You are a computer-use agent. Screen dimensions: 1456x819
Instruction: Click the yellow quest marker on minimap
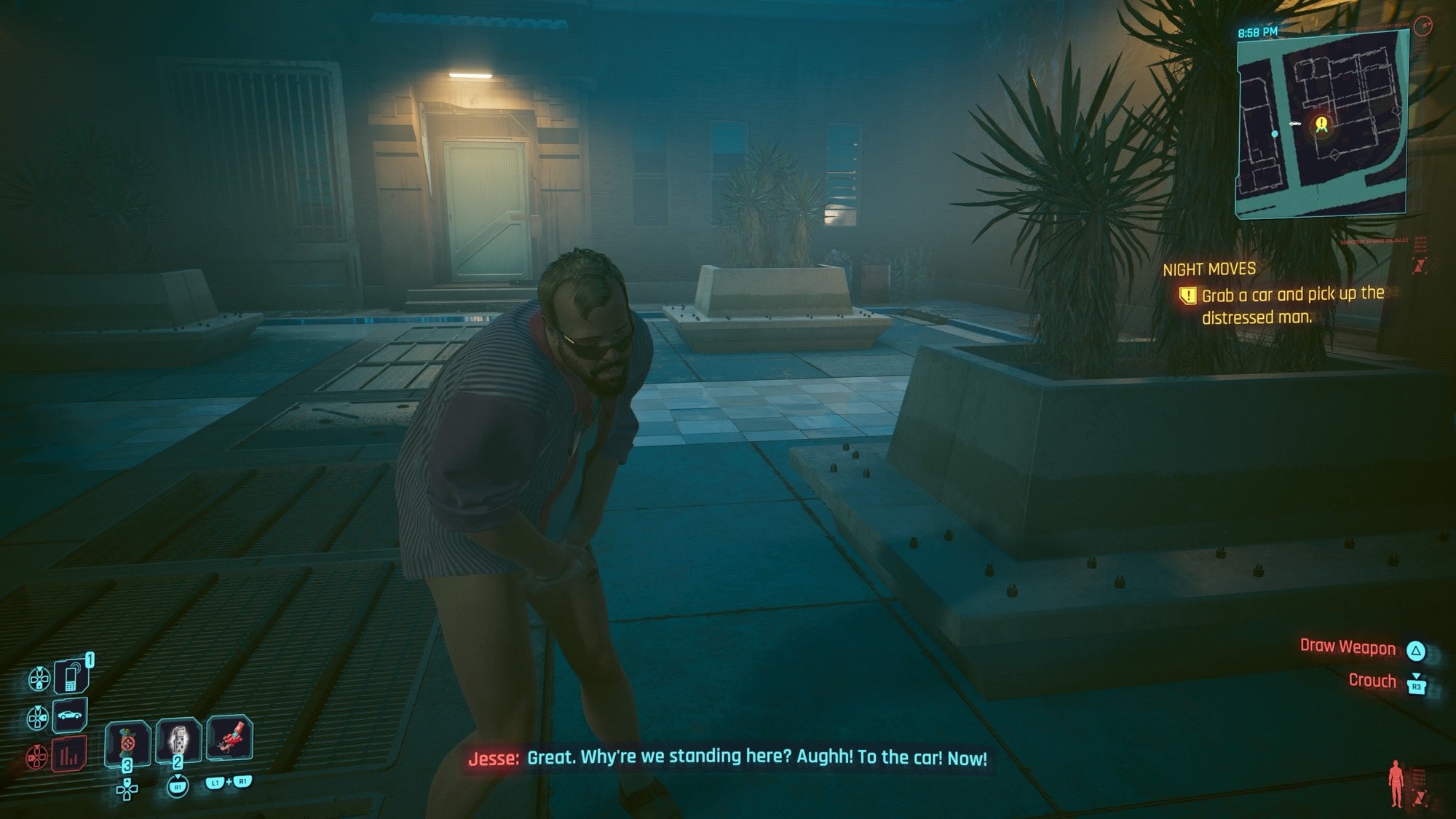pos(1321,124)
